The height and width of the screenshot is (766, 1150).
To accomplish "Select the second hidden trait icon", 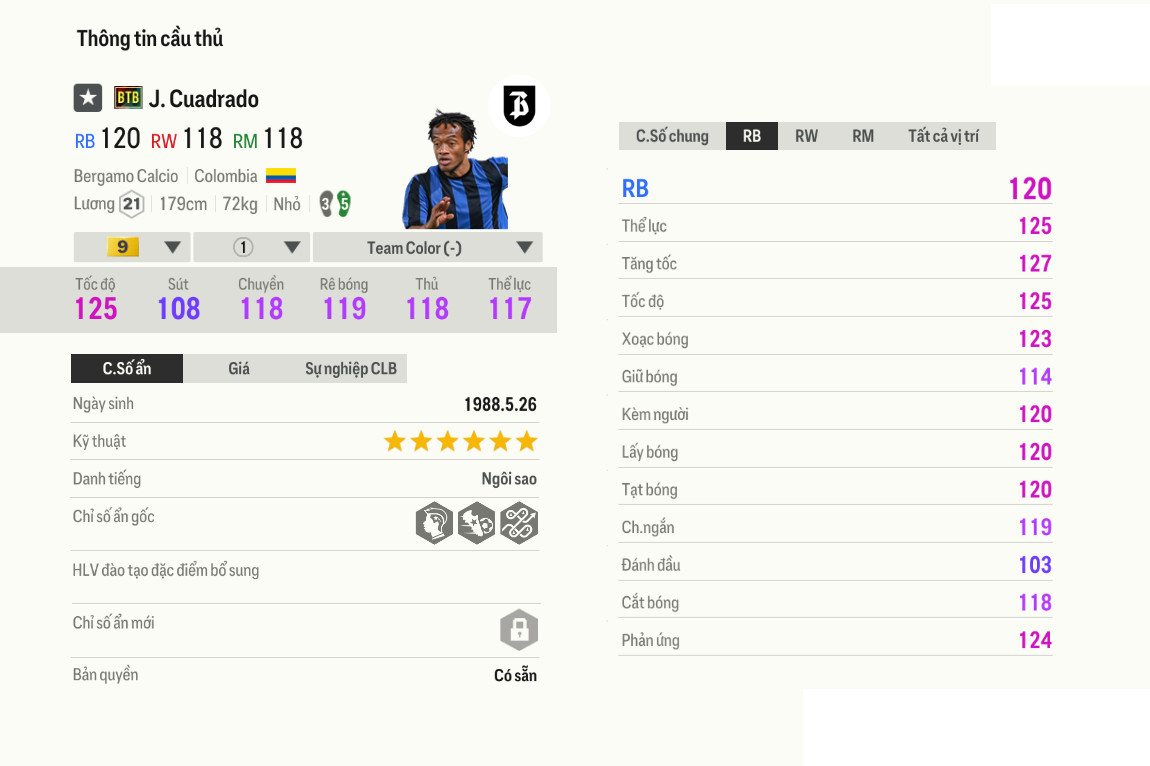I will coord(476,523).
